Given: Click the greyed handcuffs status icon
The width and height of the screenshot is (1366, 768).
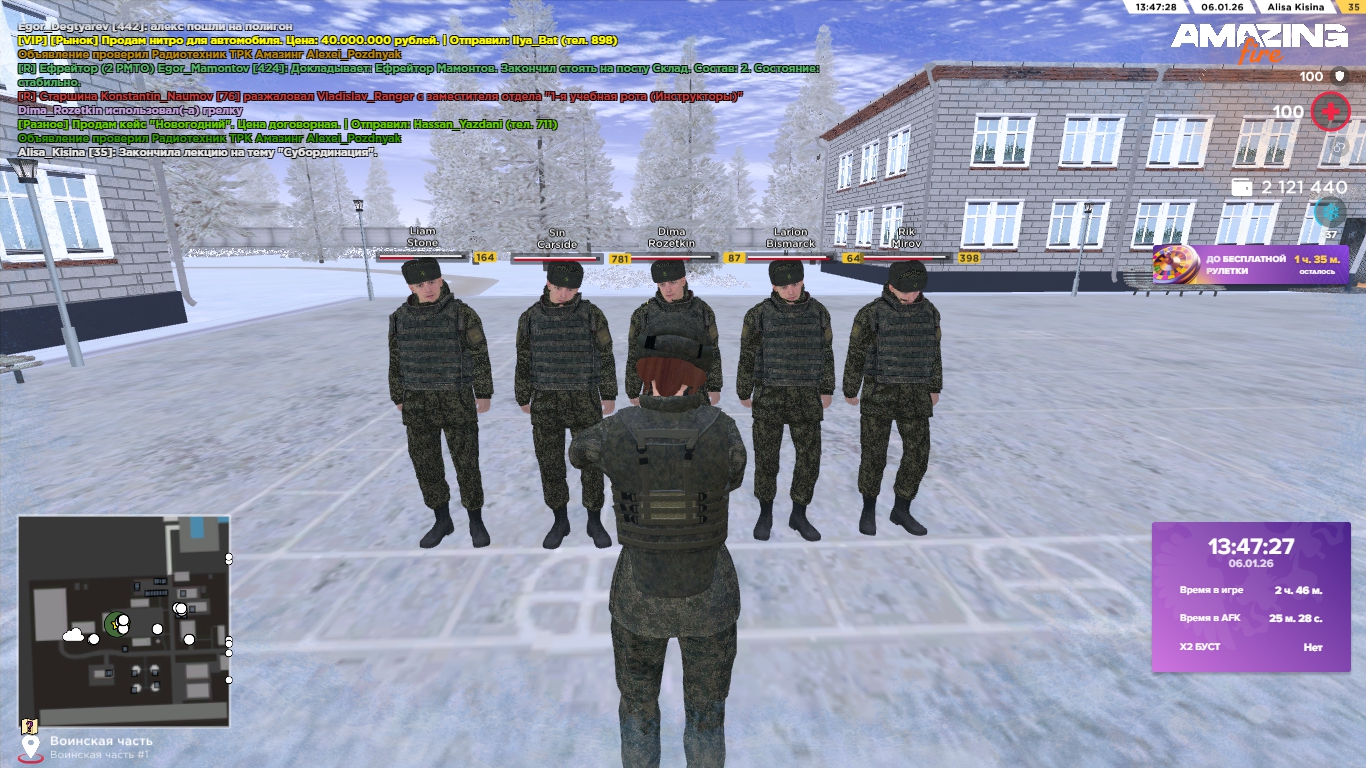Looking at the screenshot, I should click(x=1340, y=148).
